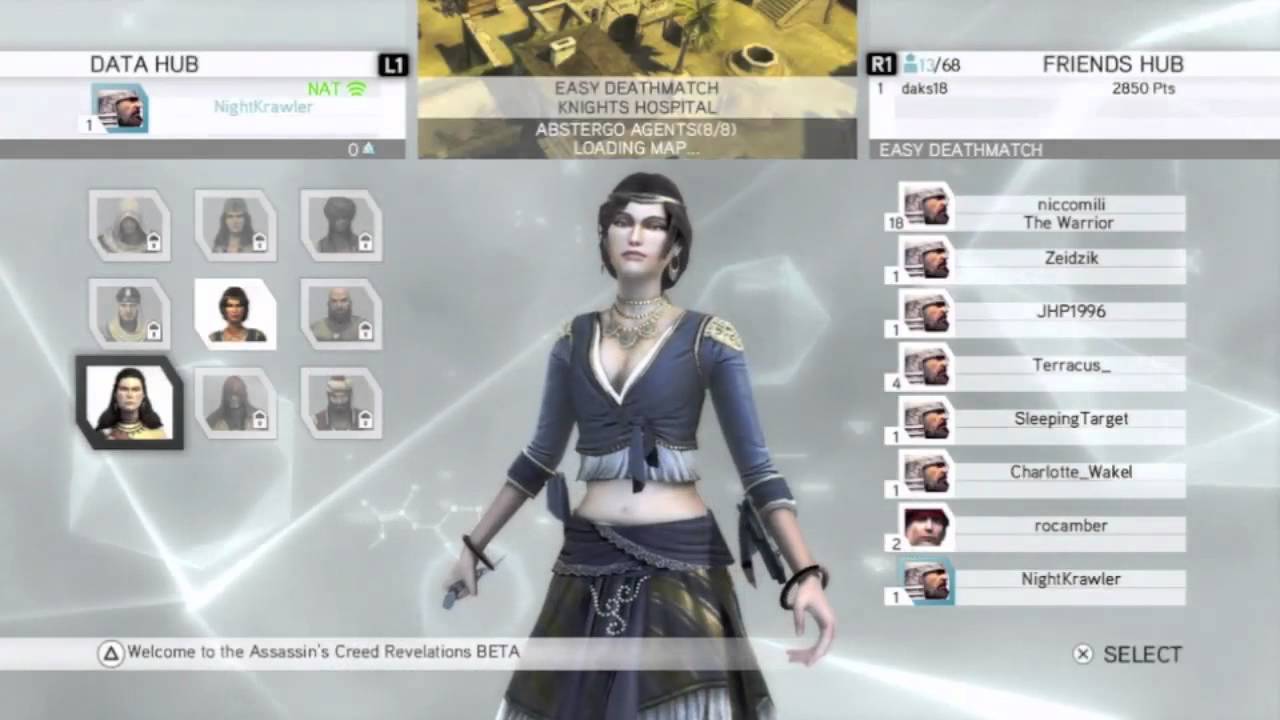Image resolution: width=1280 pixels, height=720 pixels.
Task: Open the Friends Hub panel
Action: click(1112, 64)
